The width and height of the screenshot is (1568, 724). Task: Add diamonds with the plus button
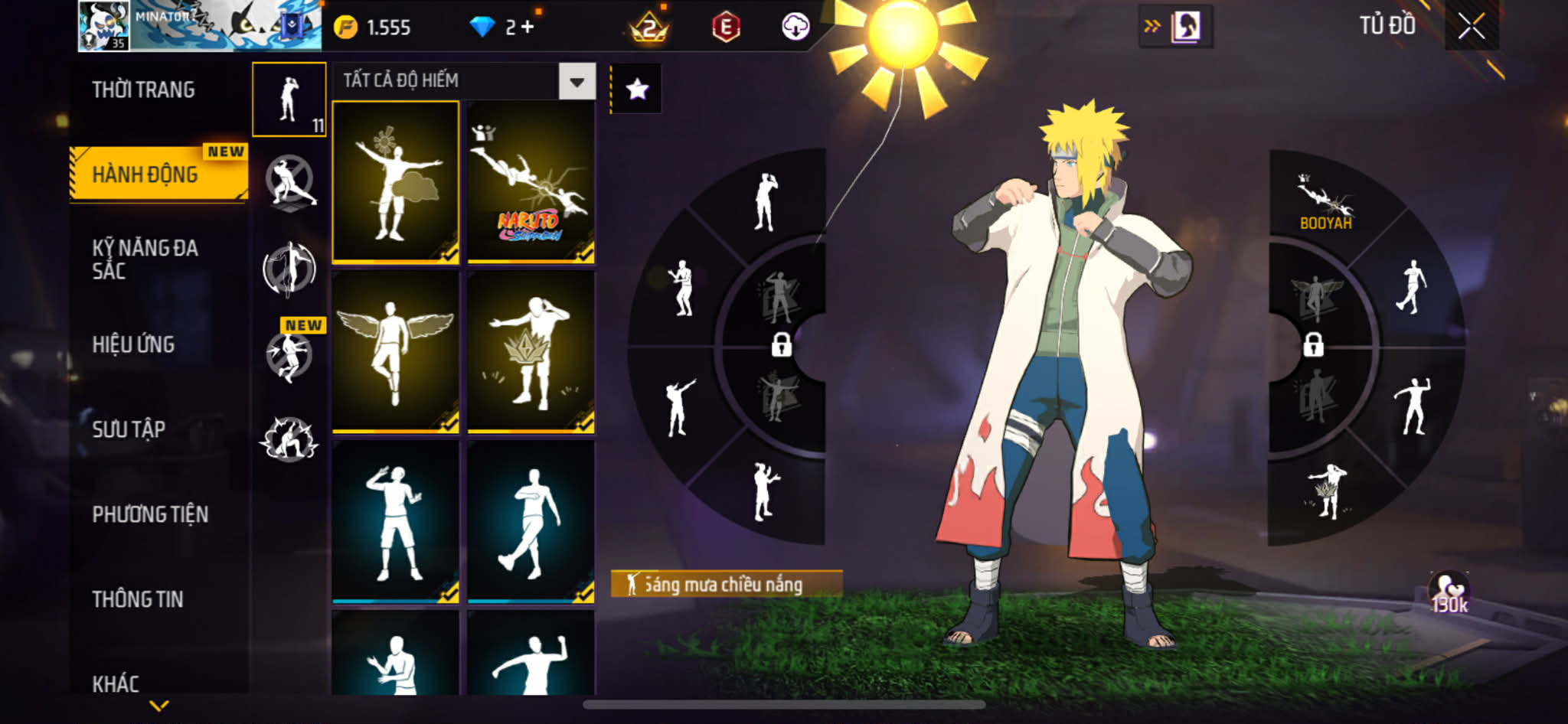[x=527, y=27]
